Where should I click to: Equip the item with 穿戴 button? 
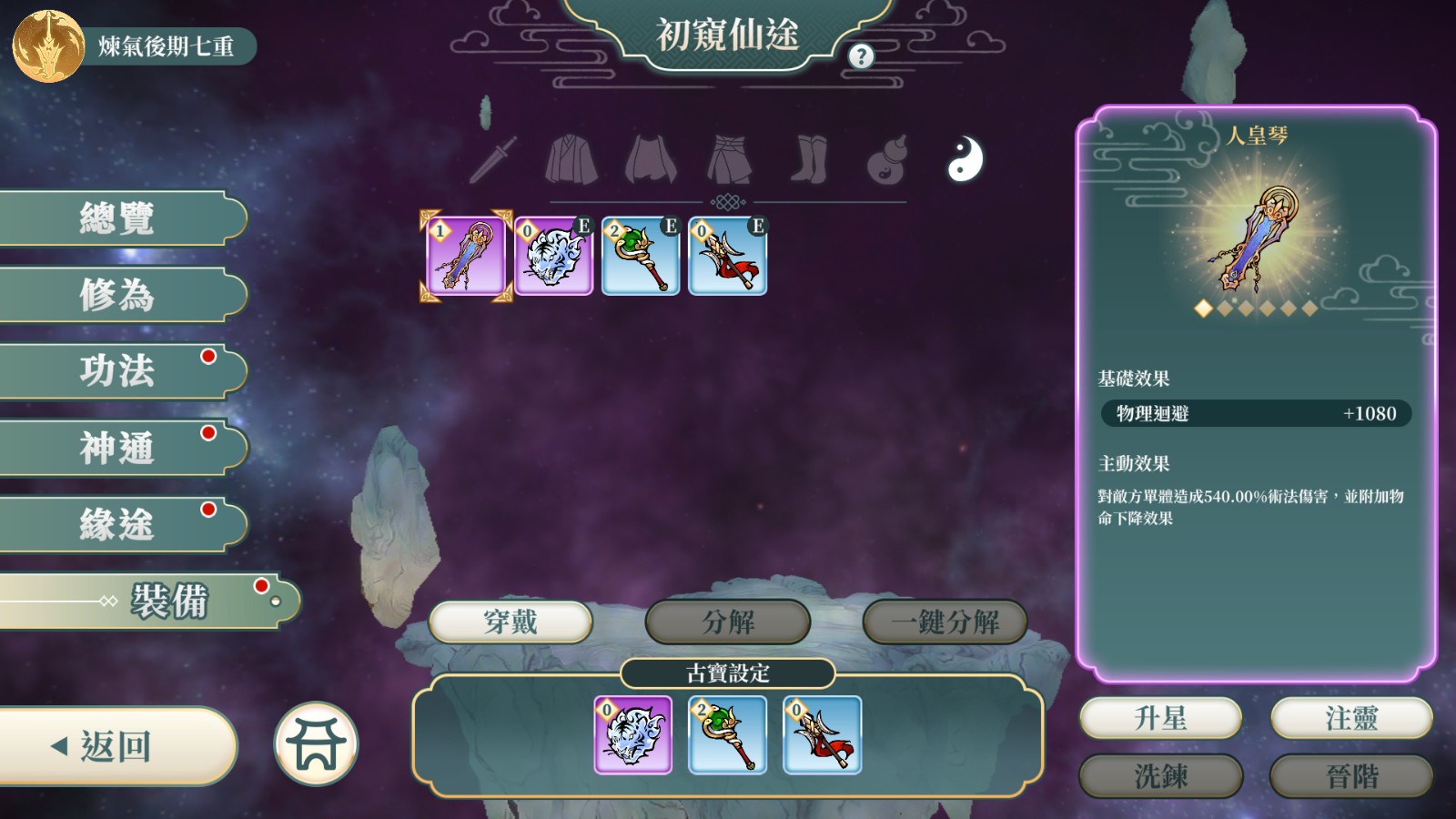point(510,622)
